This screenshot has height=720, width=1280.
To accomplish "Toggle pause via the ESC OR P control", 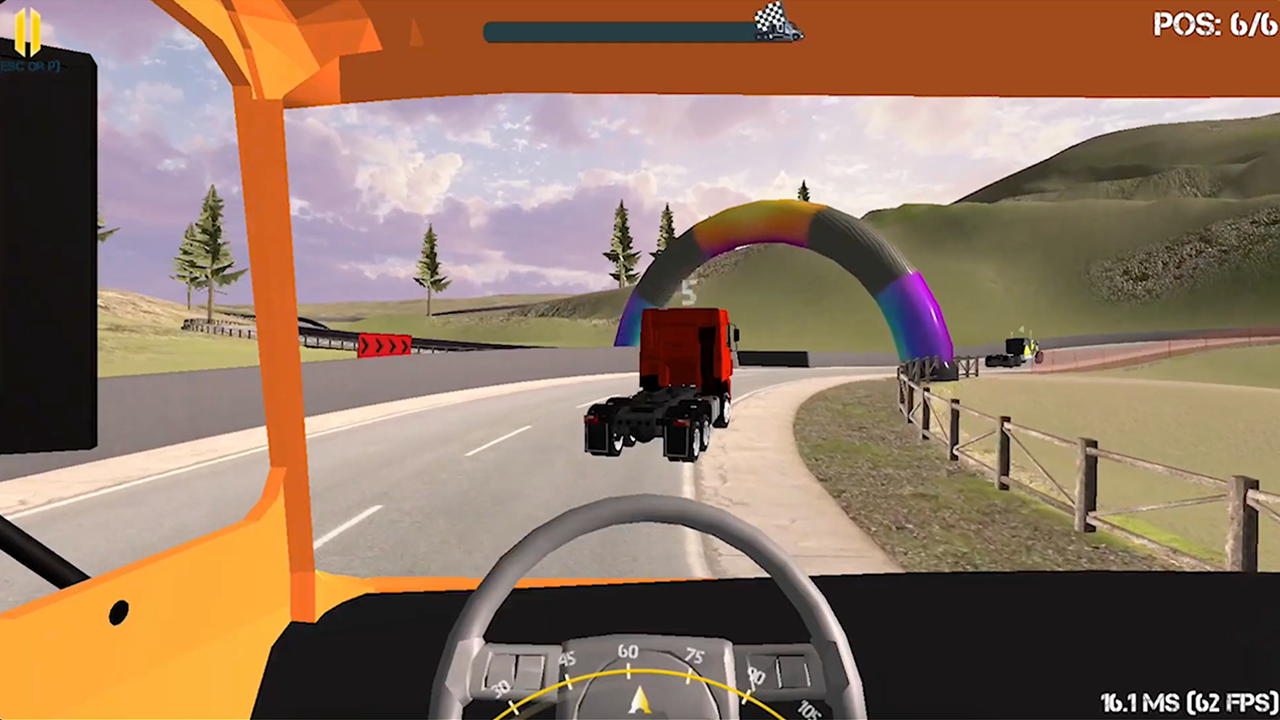I will (27, 66).
